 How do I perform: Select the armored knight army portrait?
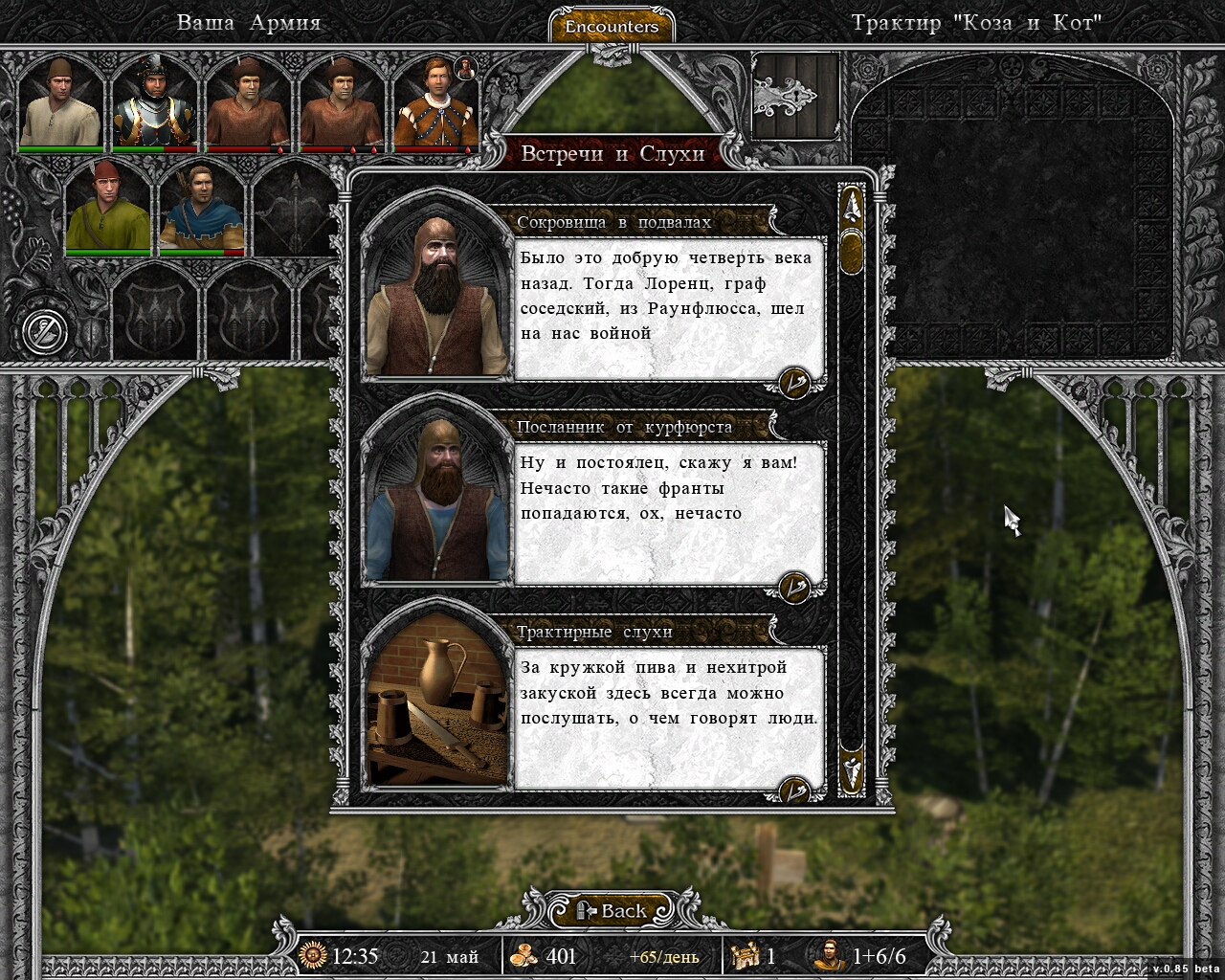click(x=154, y=101)
